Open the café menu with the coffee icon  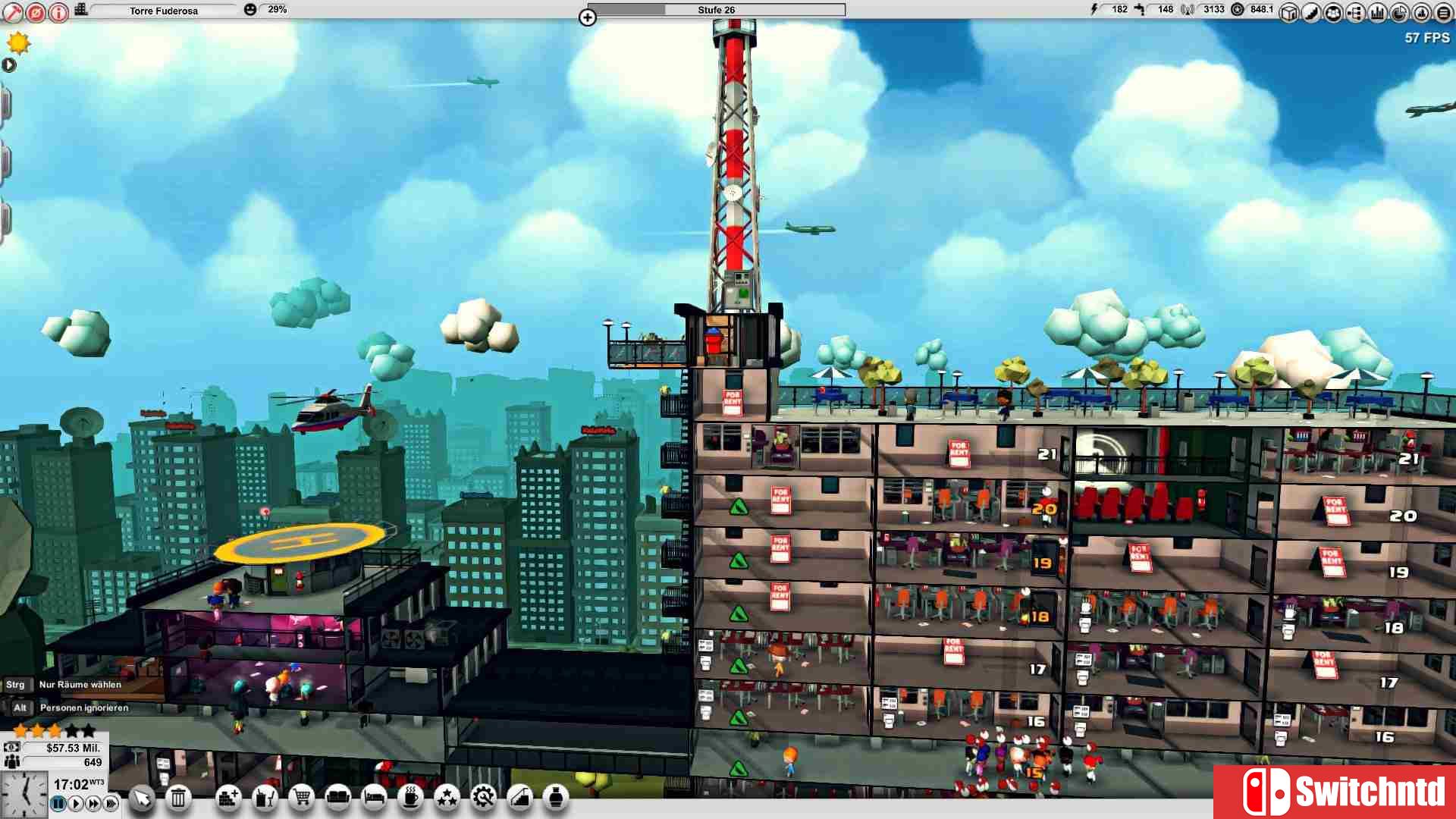410,799
